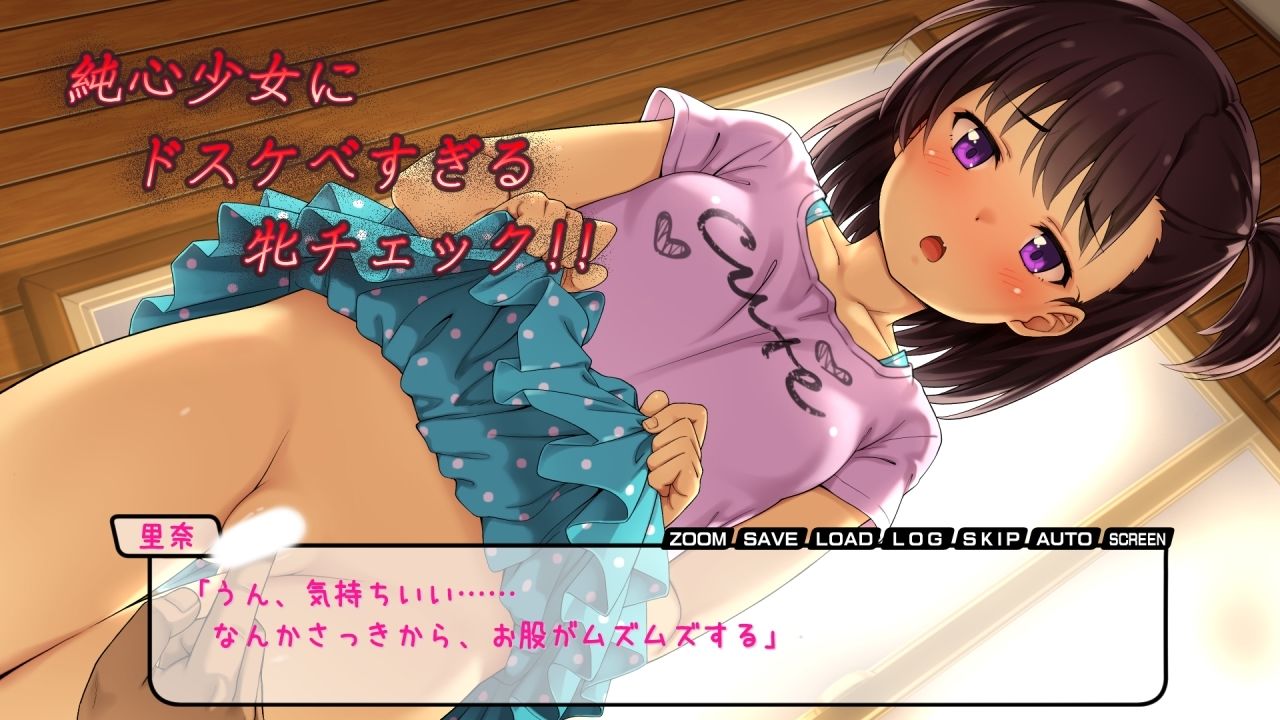Click the ZOOM button in the toolbar
Image resolution: width=1280 pixels, height=720 pixels.
[x=697, y=540]
